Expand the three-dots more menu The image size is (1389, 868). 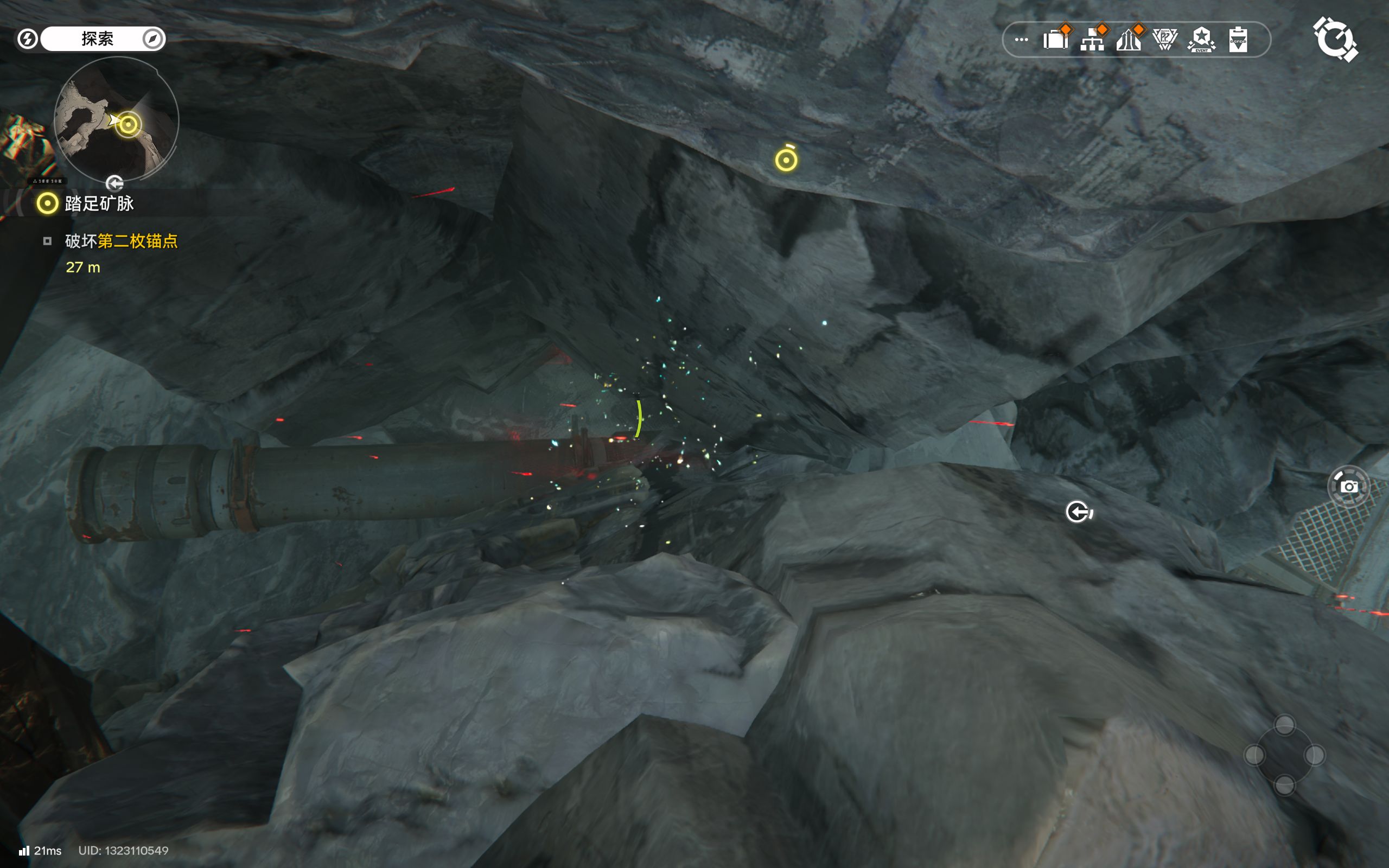(1021, 40)
